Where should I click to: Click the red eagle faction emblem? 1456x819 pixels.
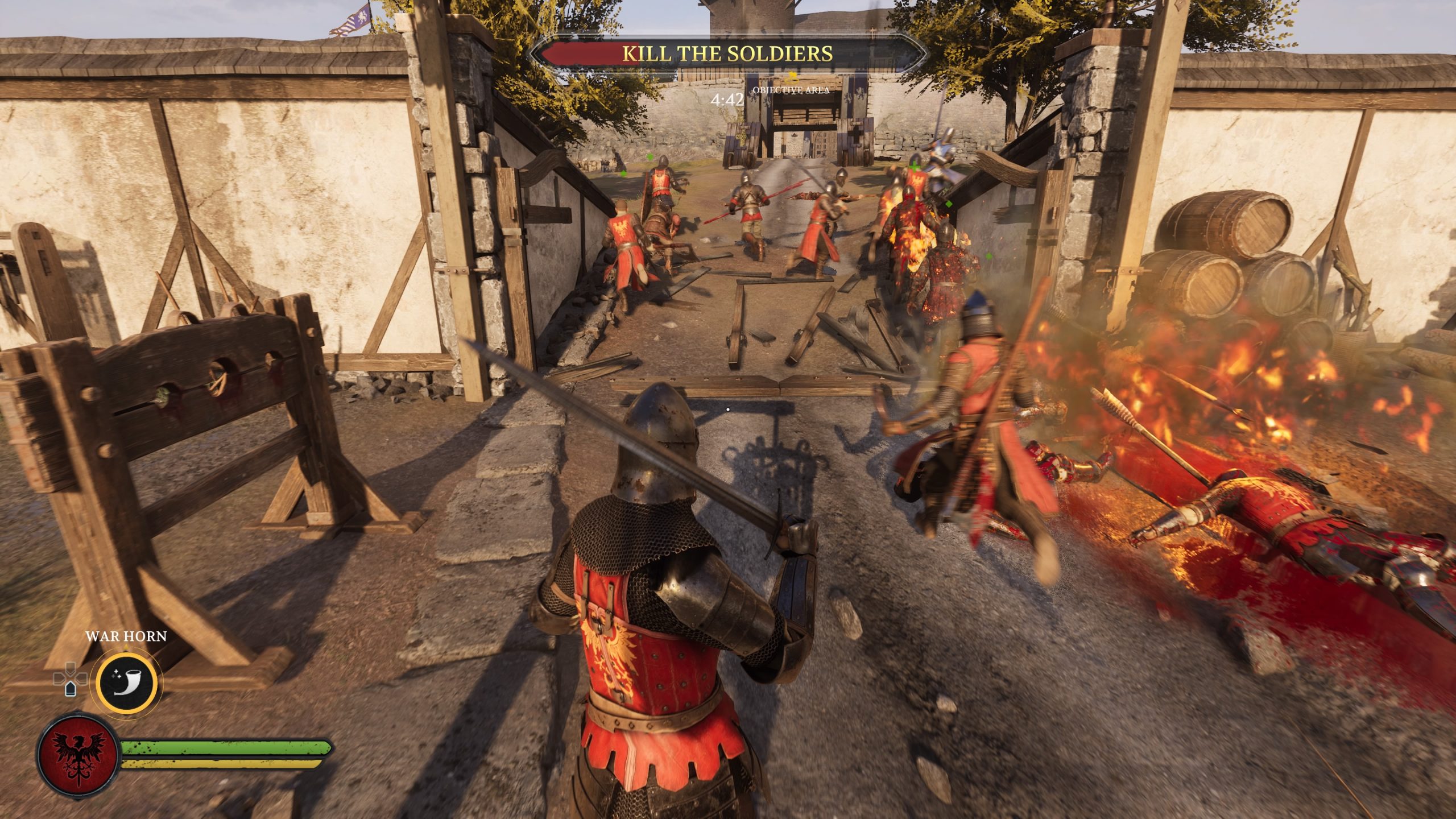click(x=78, y=754)
